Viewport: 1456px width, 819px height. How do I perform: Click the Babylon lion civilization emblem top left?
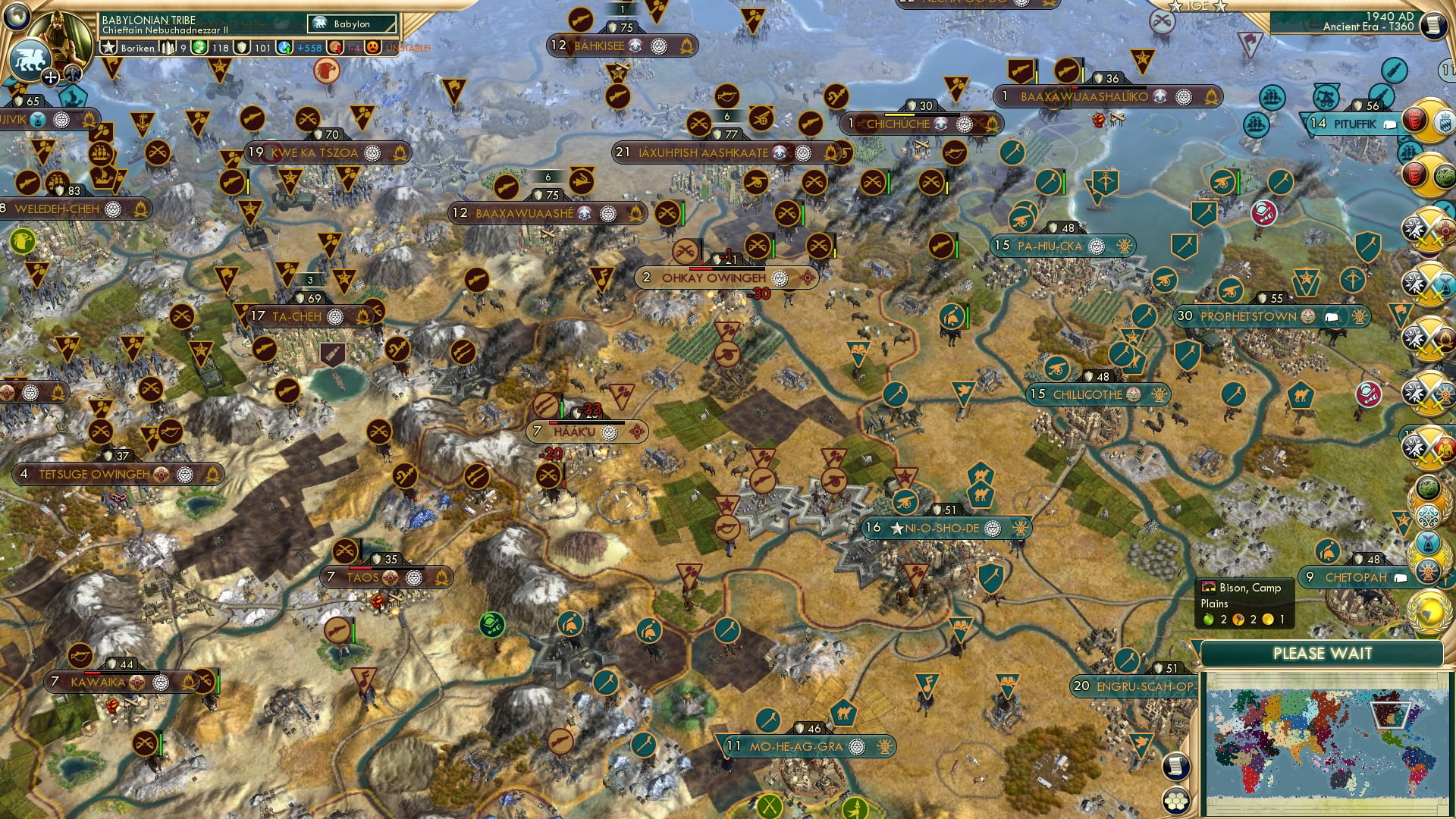[x=30, y=61]
